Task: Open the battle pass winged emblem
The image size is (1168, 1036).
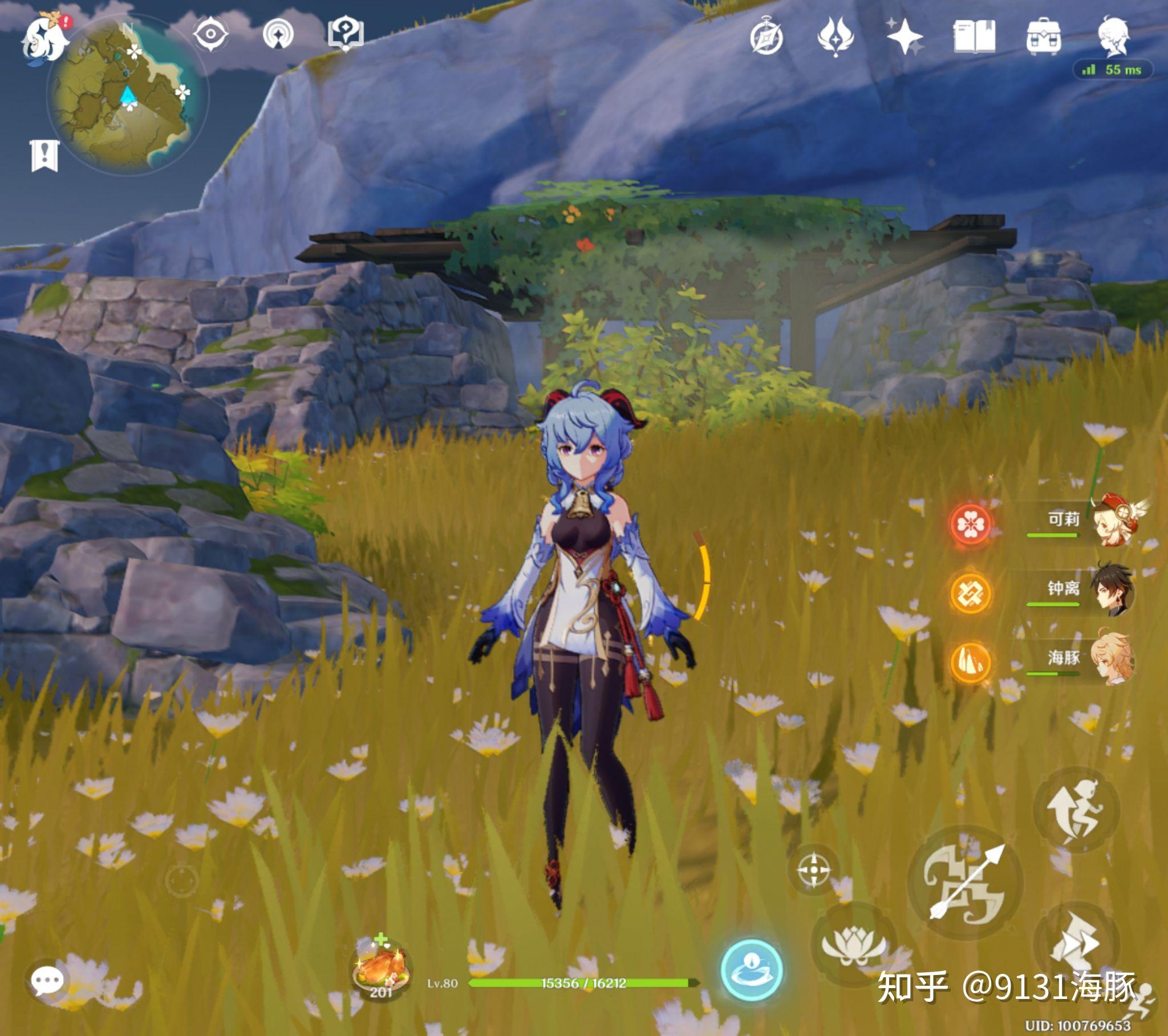Action: [836, 36]
